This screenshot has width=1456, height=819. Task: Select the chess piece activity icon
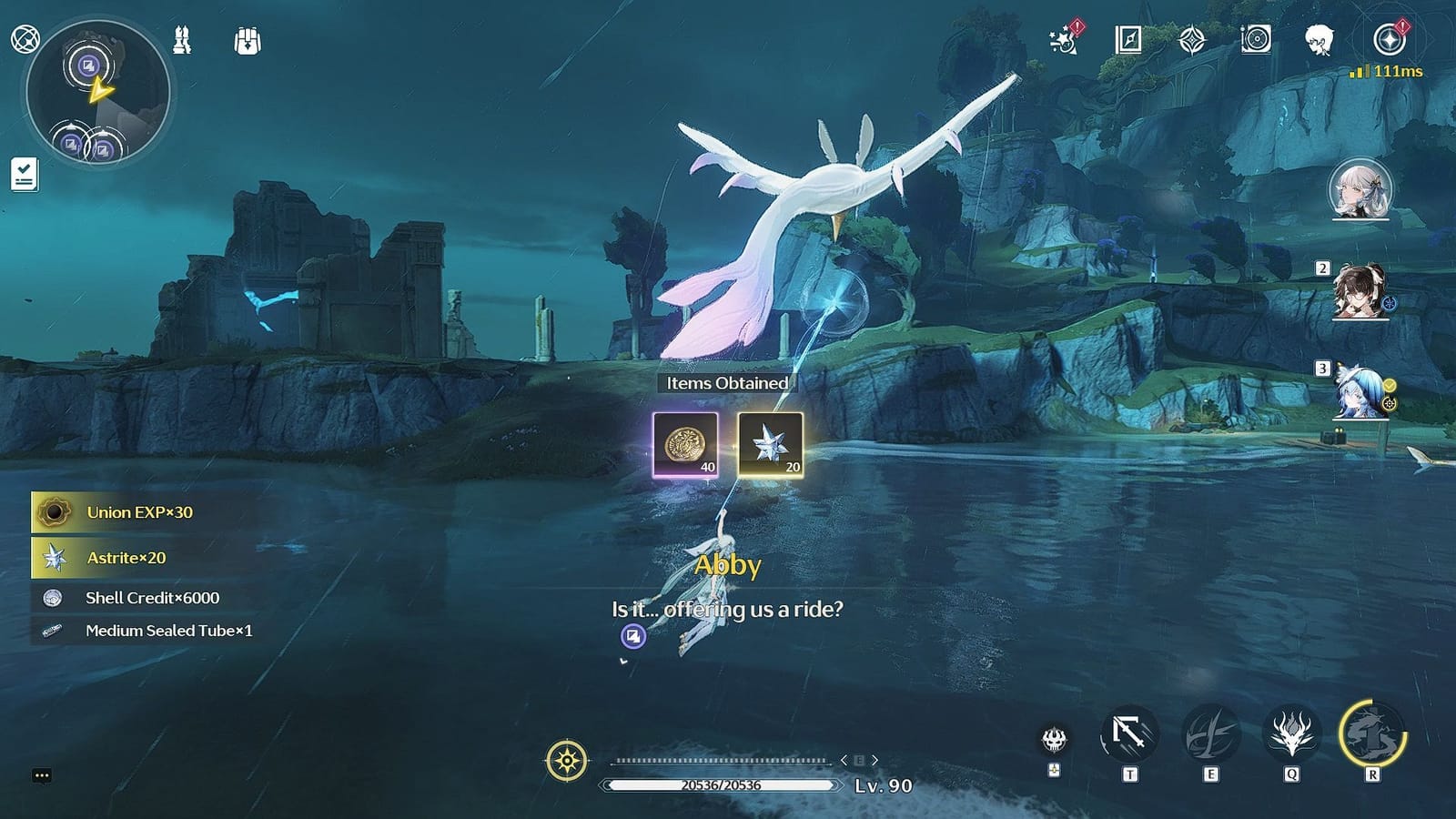point(182,40)
